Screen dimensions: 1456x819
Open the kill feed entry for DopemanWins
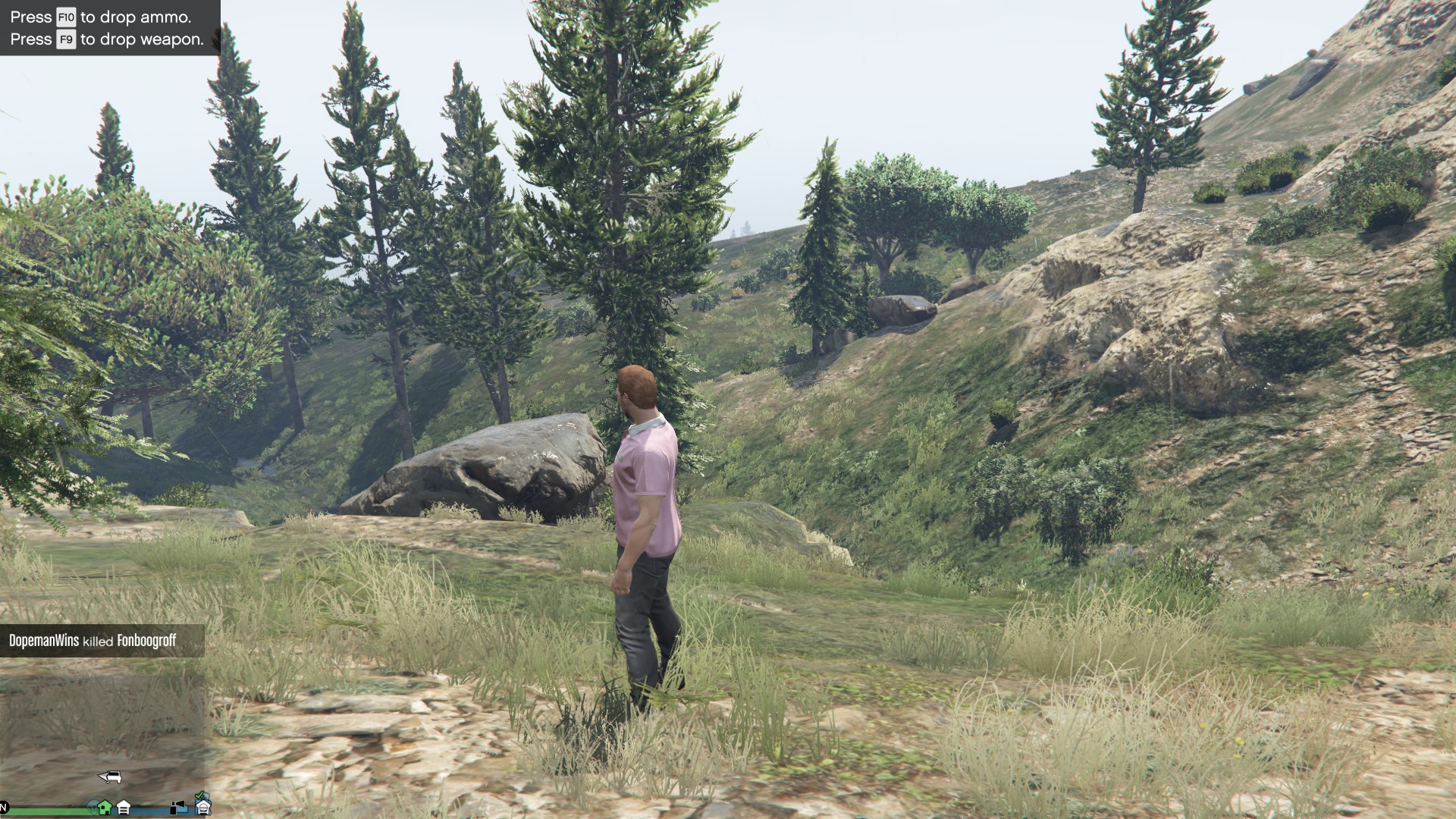(93, 641)
